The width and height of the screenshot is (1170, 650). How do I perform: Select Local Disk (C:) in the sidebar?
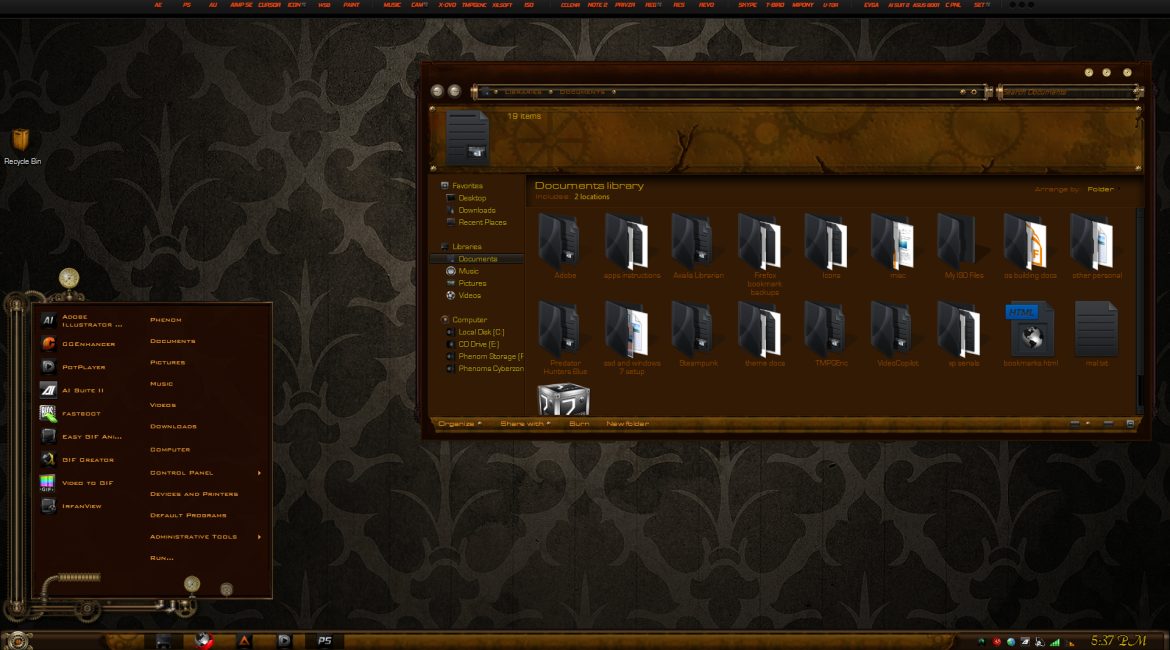pos(481,332)
